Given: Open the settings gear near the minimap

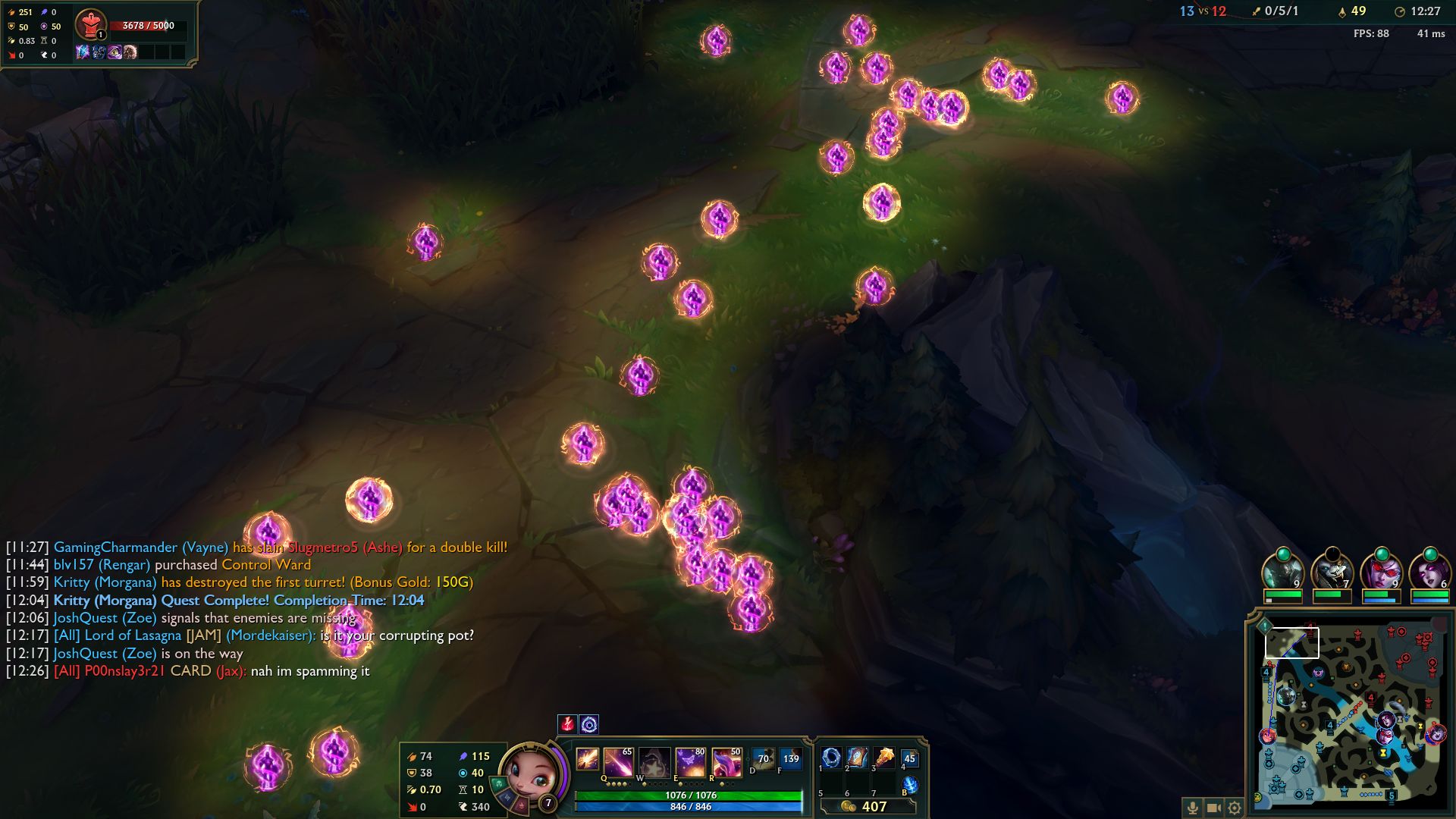Looking at the screenshot, I should pos(1235,808).
